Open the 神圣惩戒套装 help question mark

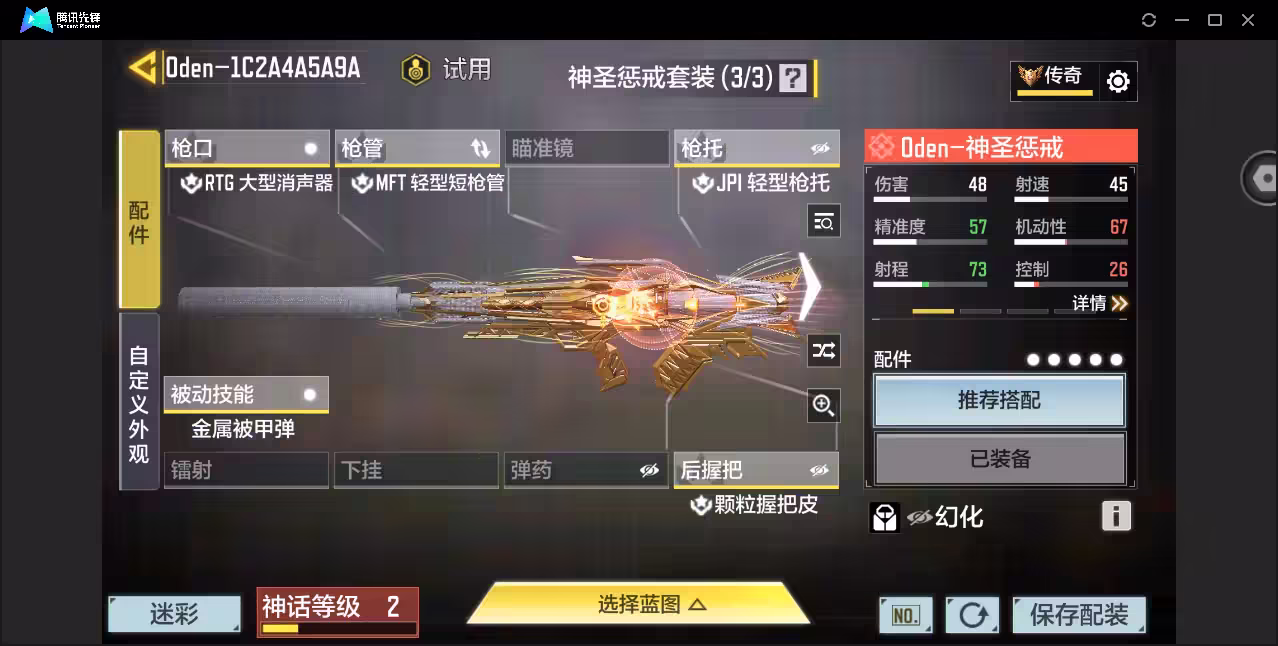tap(793, 78)
